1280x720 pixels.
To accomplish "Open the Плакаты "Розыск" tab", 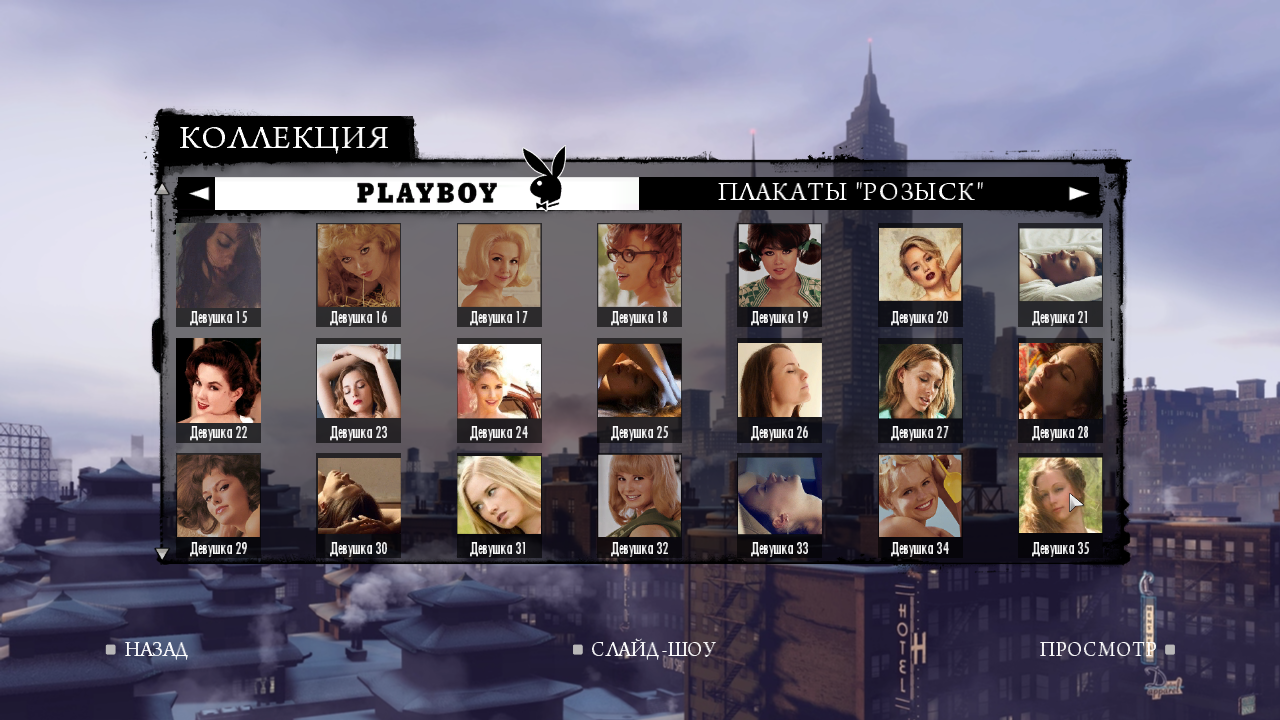I will 851,193.
